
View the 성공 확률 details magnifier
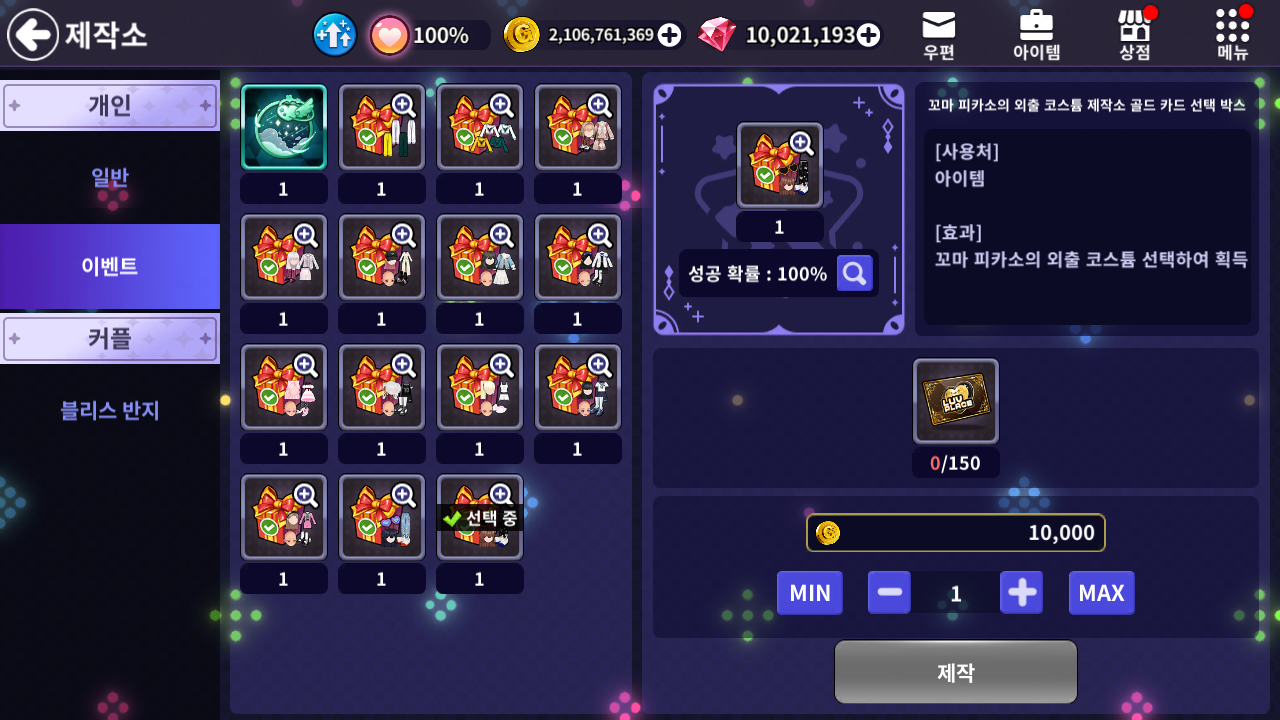click(854, 273)
